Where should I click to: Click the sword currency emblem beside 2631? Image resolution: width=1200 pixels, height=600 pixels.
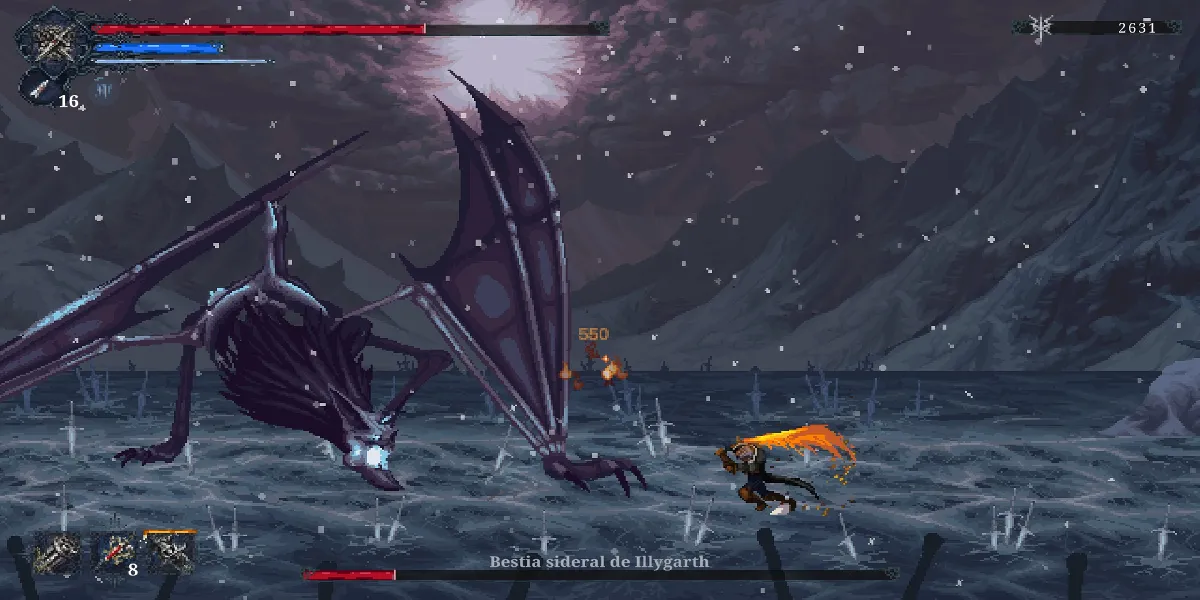(x=1040, y=28)
